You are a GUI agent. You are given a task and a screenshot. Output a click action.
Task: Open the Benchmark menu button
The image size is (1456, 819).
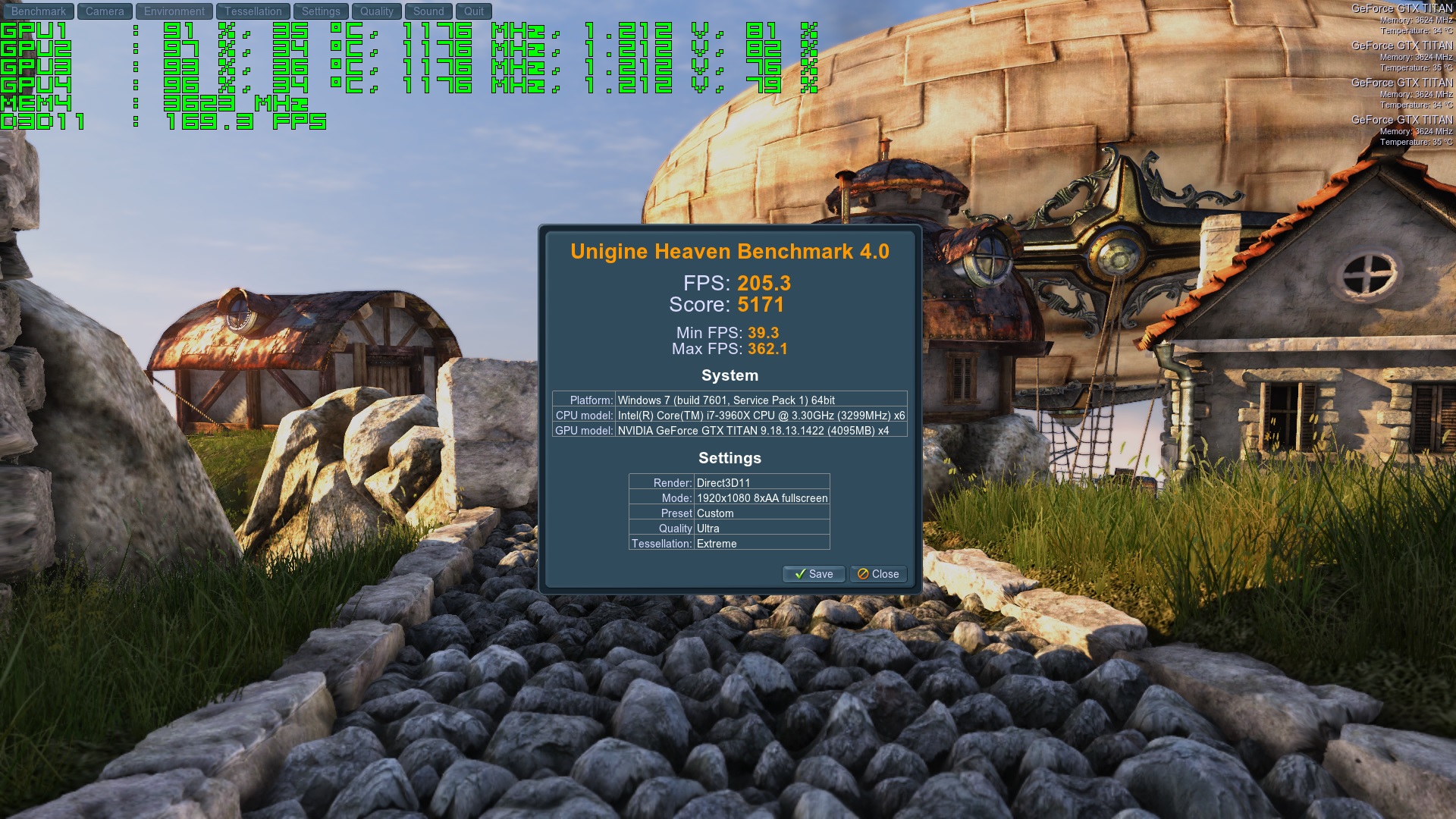(x=39, y=11)
